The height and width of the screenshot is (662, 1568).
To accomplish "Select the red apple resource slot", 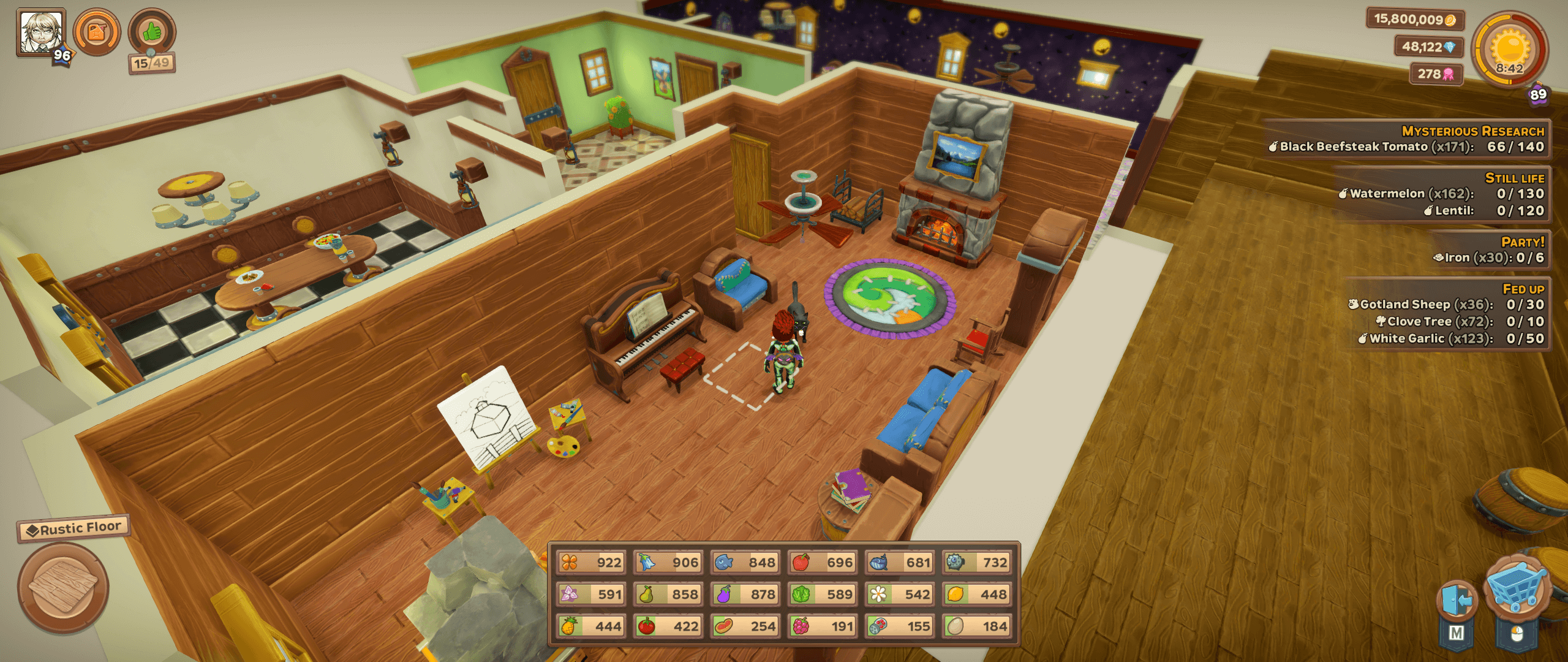I will (x=822, y=562).
